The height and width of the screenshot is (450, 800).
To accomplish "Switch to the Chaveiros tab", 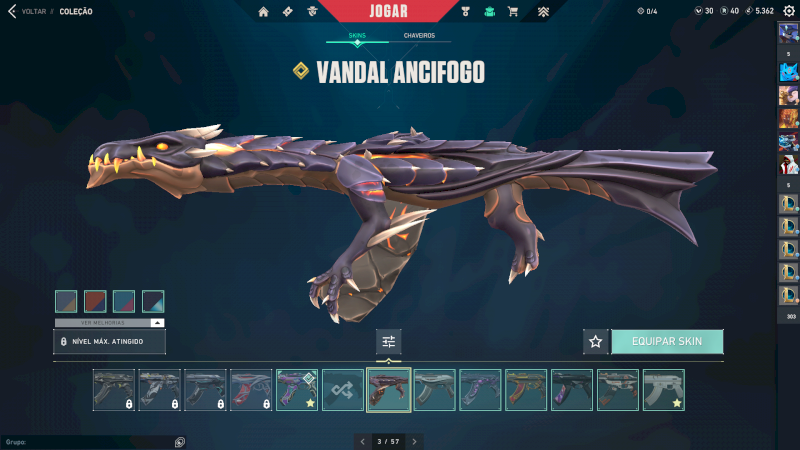I will pos(419,36).
